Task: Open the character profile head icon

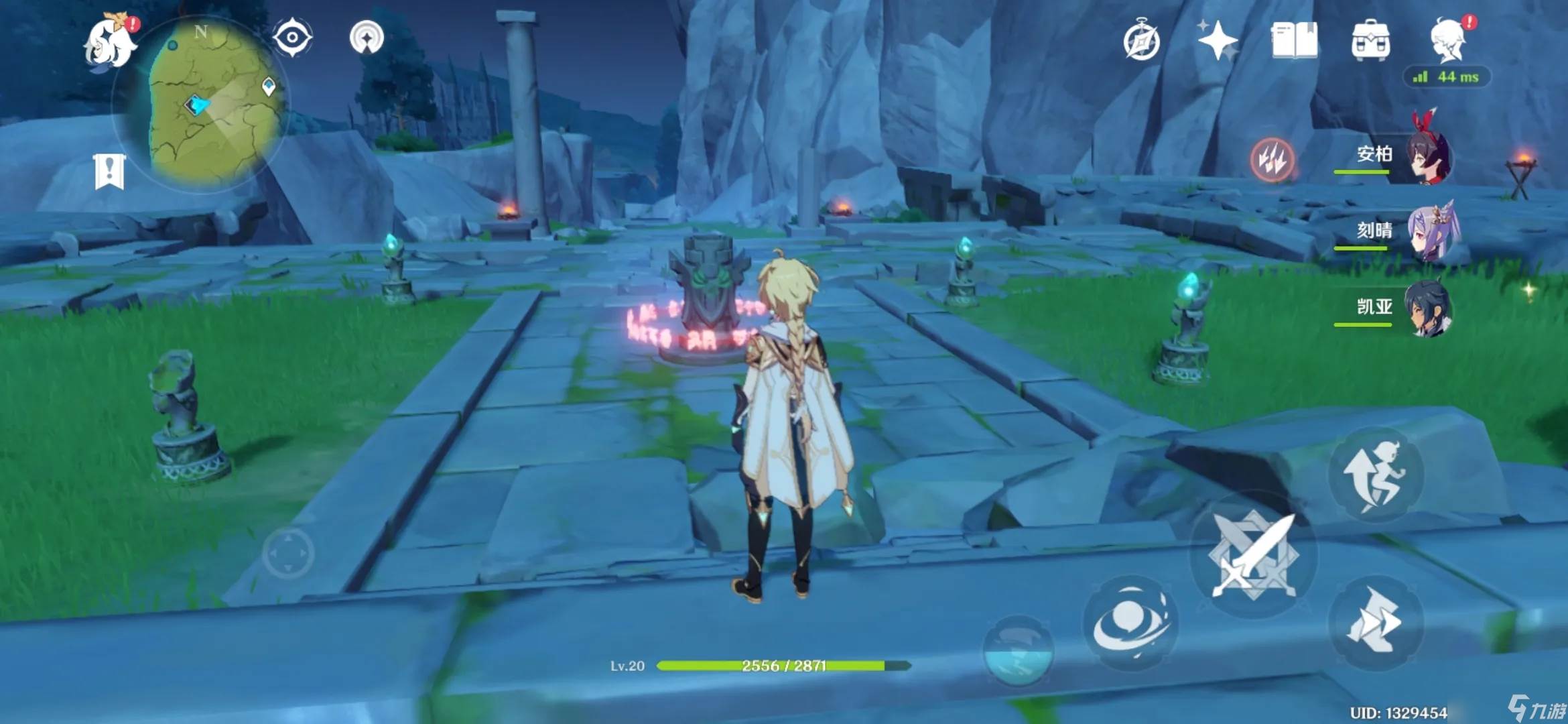Action: 1448,40
